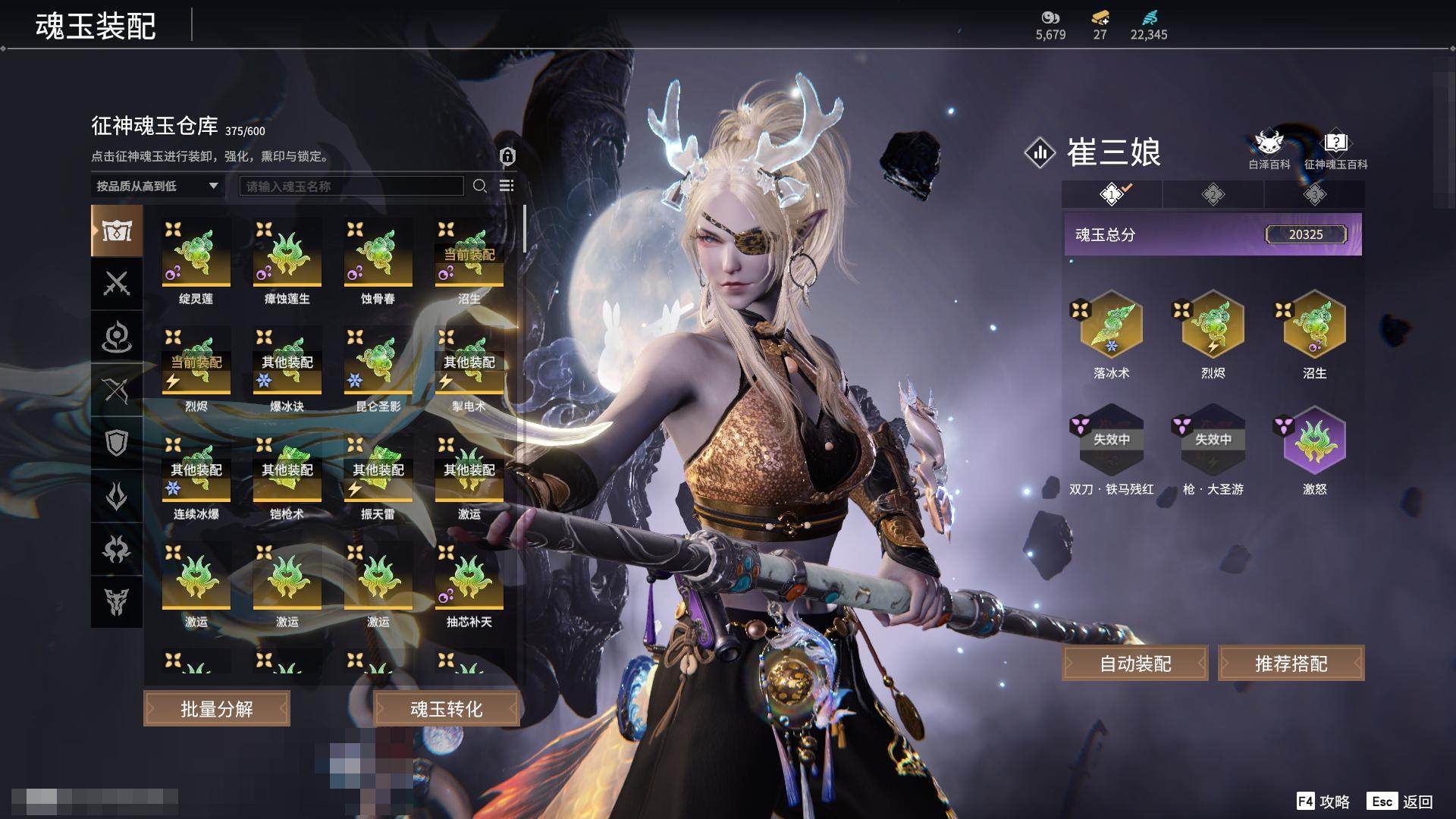Select the 抽芯补天 soul jade
This screenshot has width=1456, height=819.
(469, 576)
